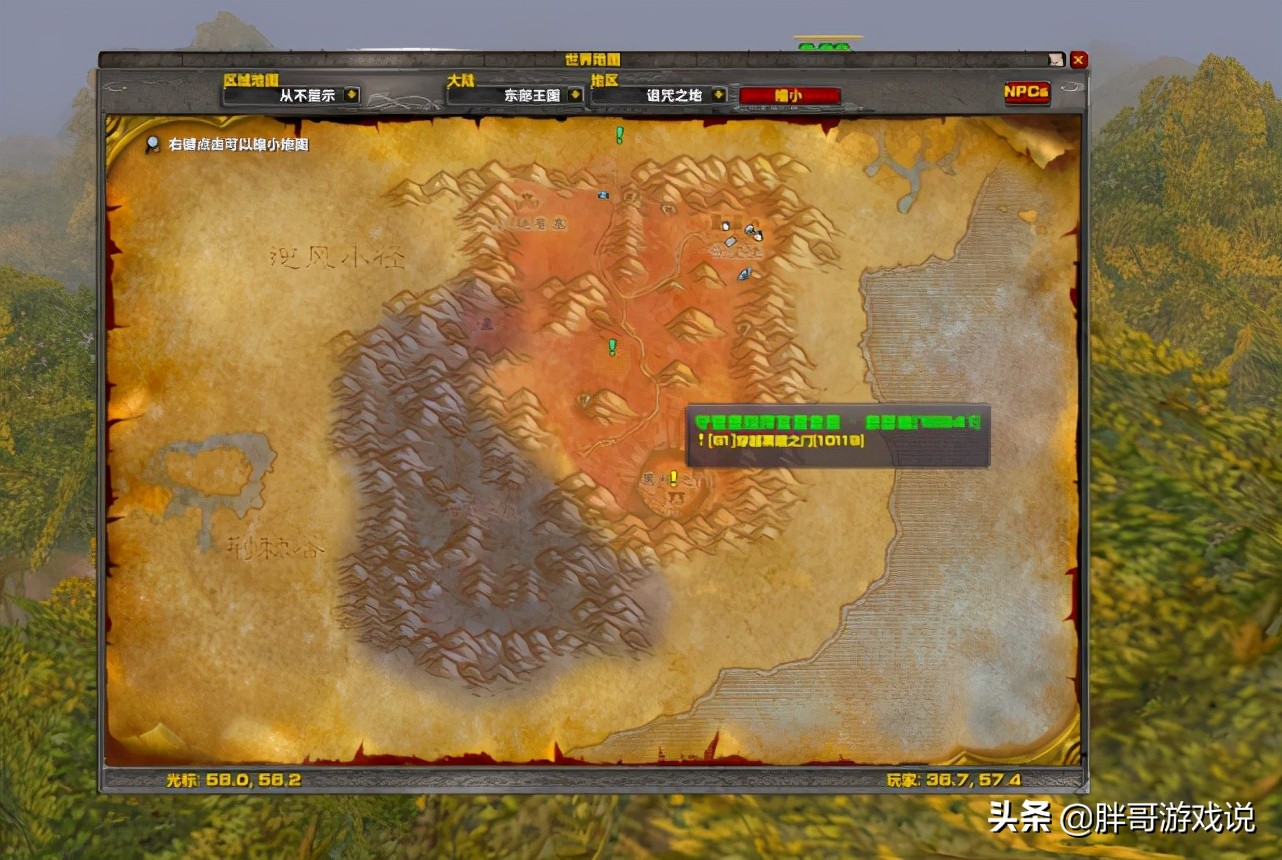This screenshot has width=1282, height=860.
Task: Click the magnifying glass icon on the map
Action: (152, 145)
